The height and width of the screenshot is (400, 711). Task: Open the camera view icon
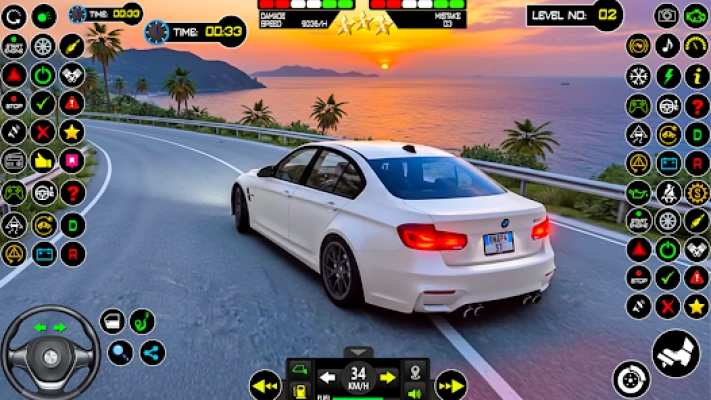point(667,15)
